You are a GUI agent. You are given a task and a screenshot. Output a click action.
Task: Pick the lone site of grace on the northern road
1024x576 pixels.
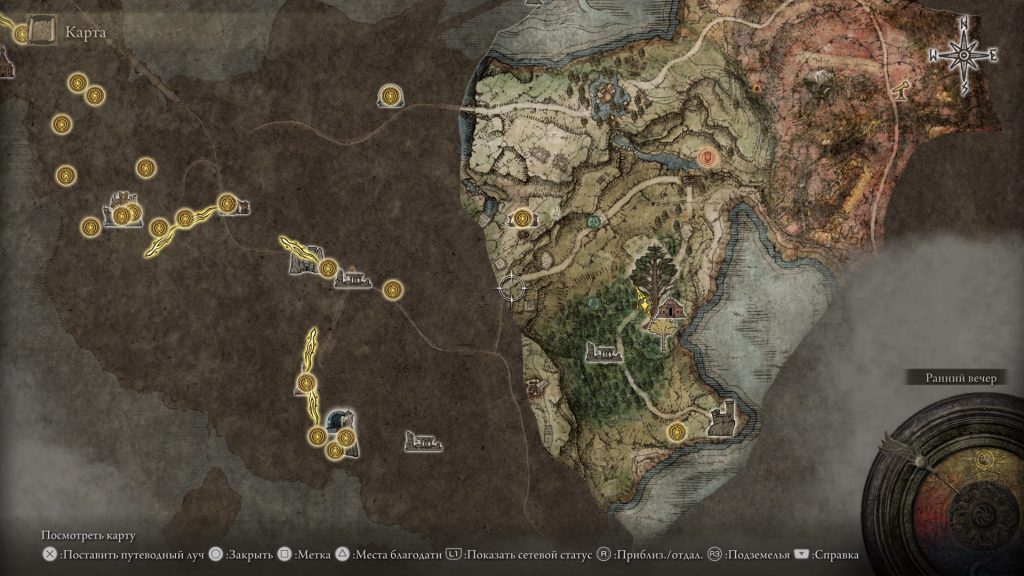390,96
